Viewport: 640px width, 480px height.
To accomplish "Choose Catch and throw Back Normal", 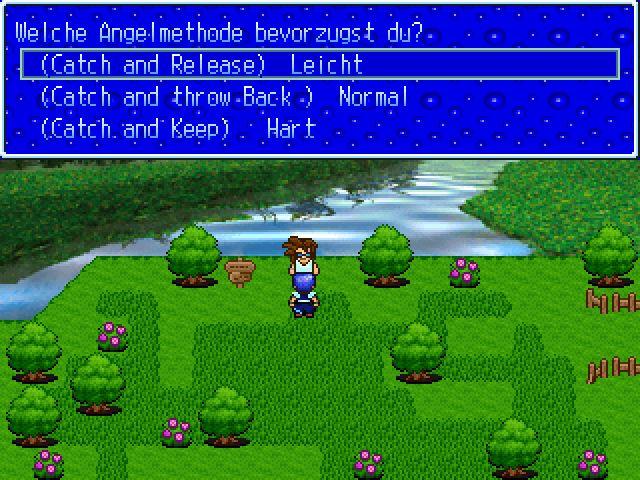I will point(224,97).
